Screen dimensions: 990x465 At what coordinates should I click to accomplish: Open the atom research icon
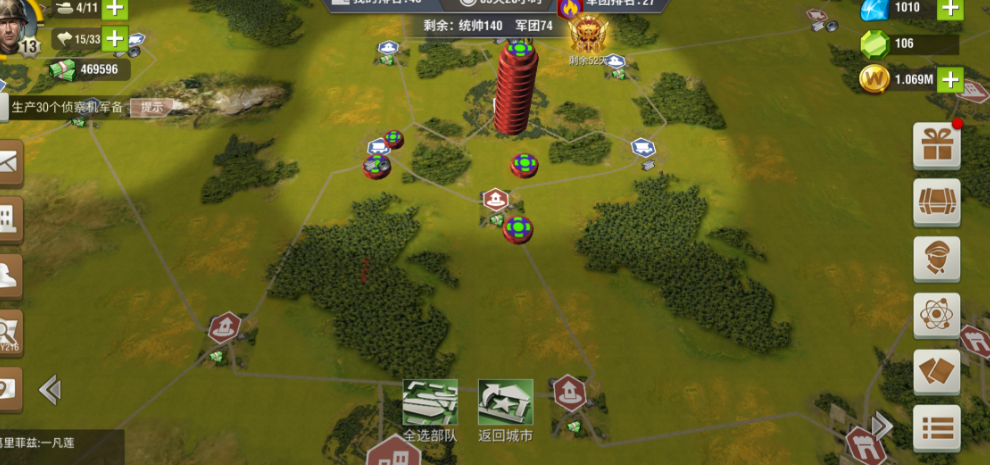(x=937, y=316)
